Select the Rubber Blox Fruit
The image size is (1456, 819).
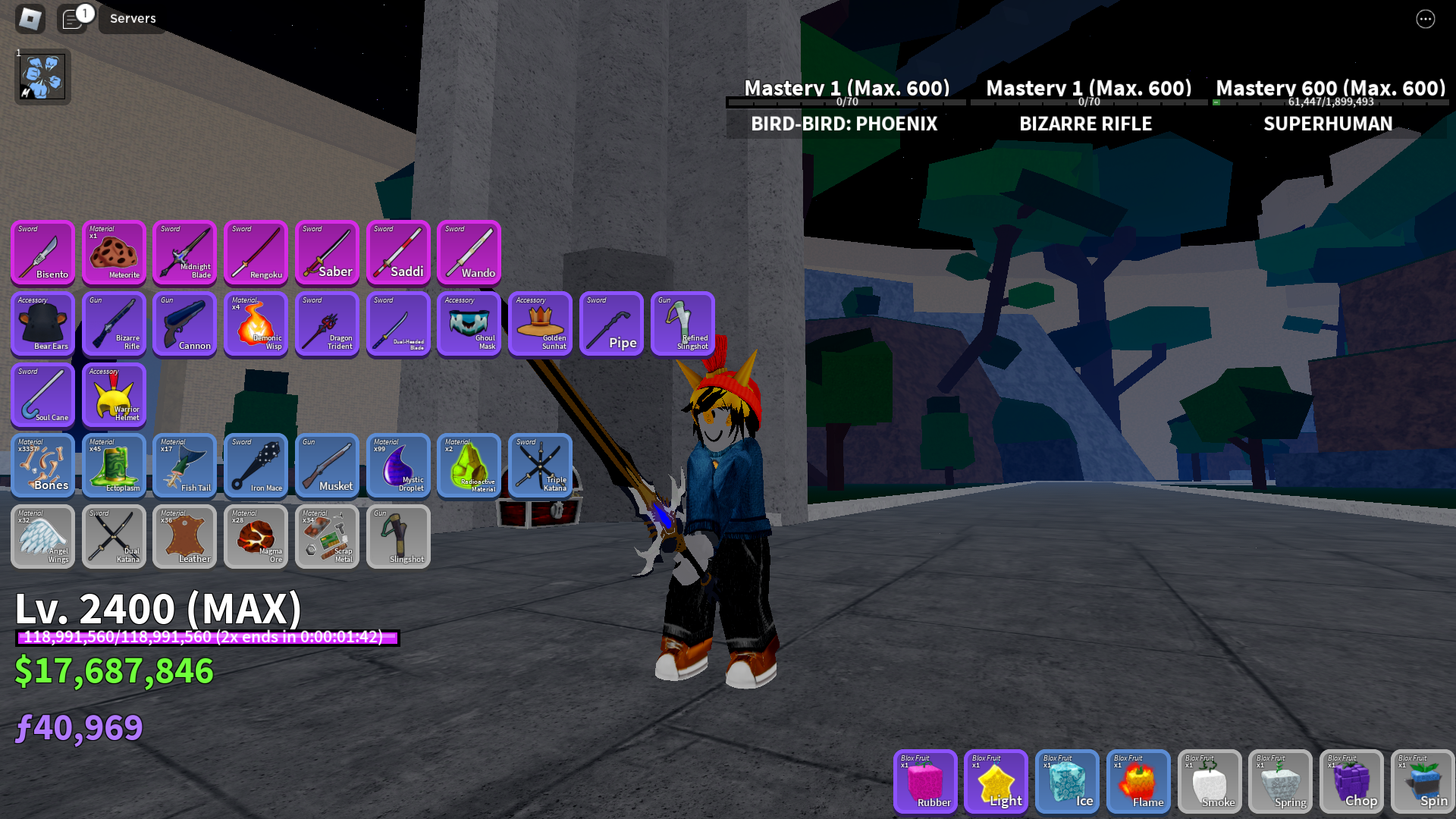(x=924, y=781)
